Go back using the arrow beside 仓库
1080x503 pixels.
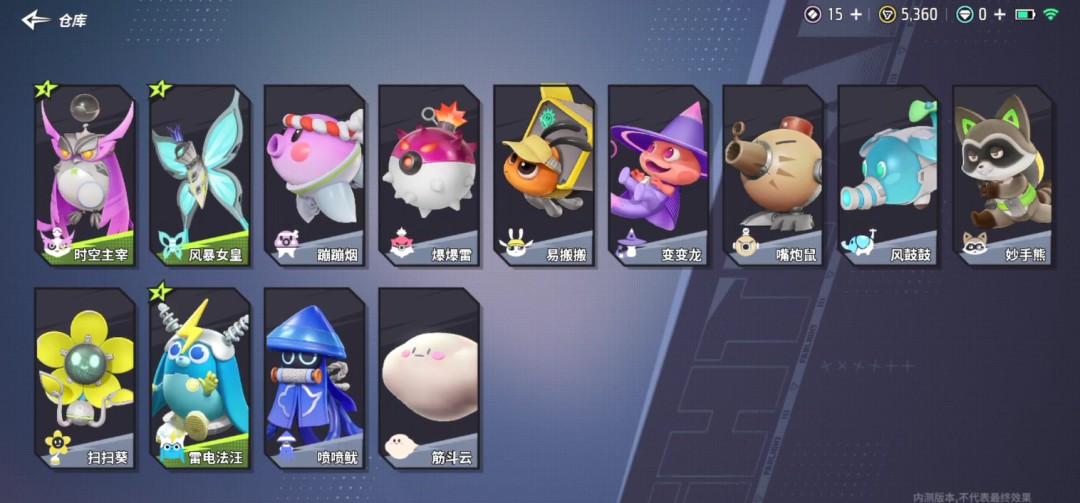pyautogui.click(x=36, y=19)
